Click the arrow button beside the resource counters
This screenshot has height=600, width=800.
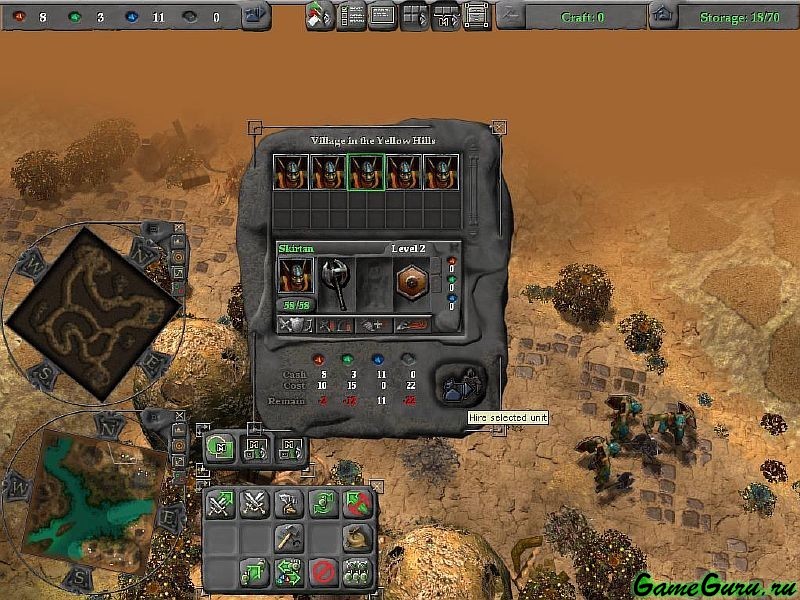pyautogui.click(x=256, y=16)
